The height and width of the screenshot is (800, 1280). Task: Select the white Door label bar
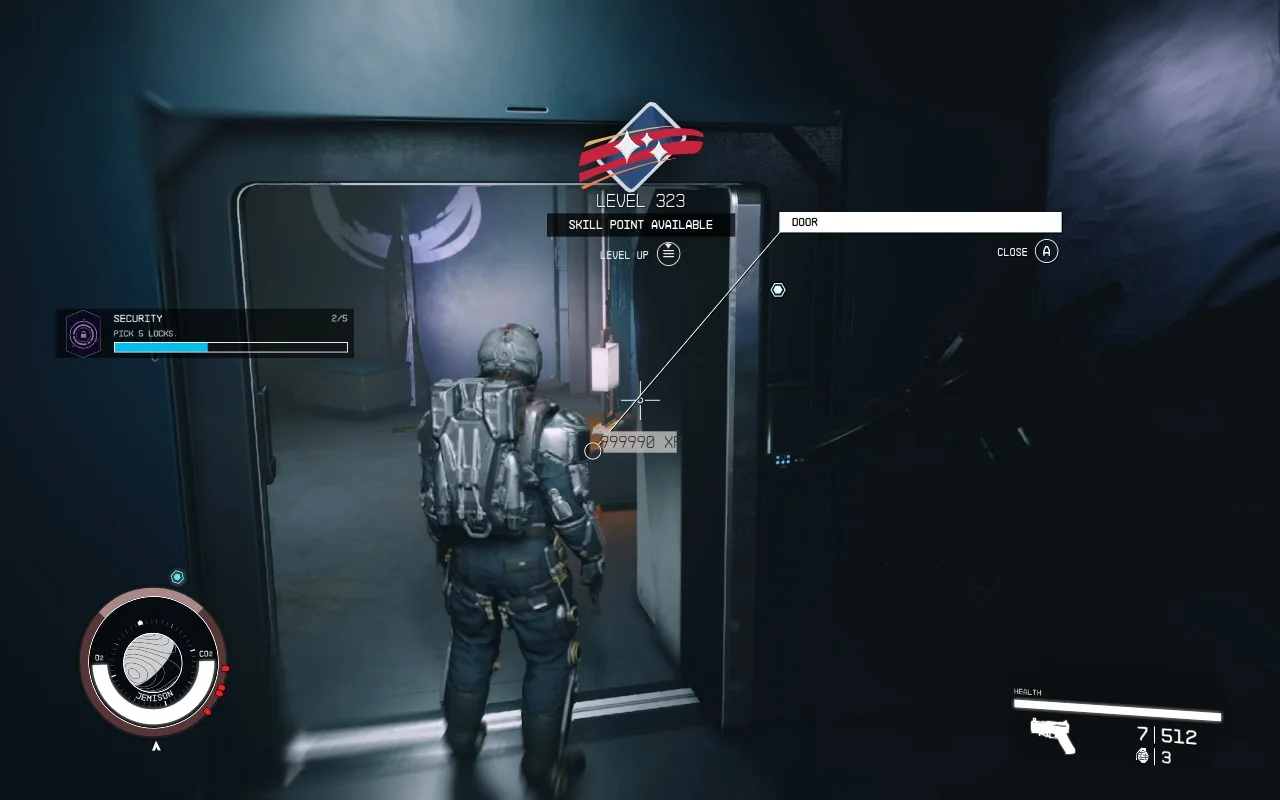tap(920, 222)
